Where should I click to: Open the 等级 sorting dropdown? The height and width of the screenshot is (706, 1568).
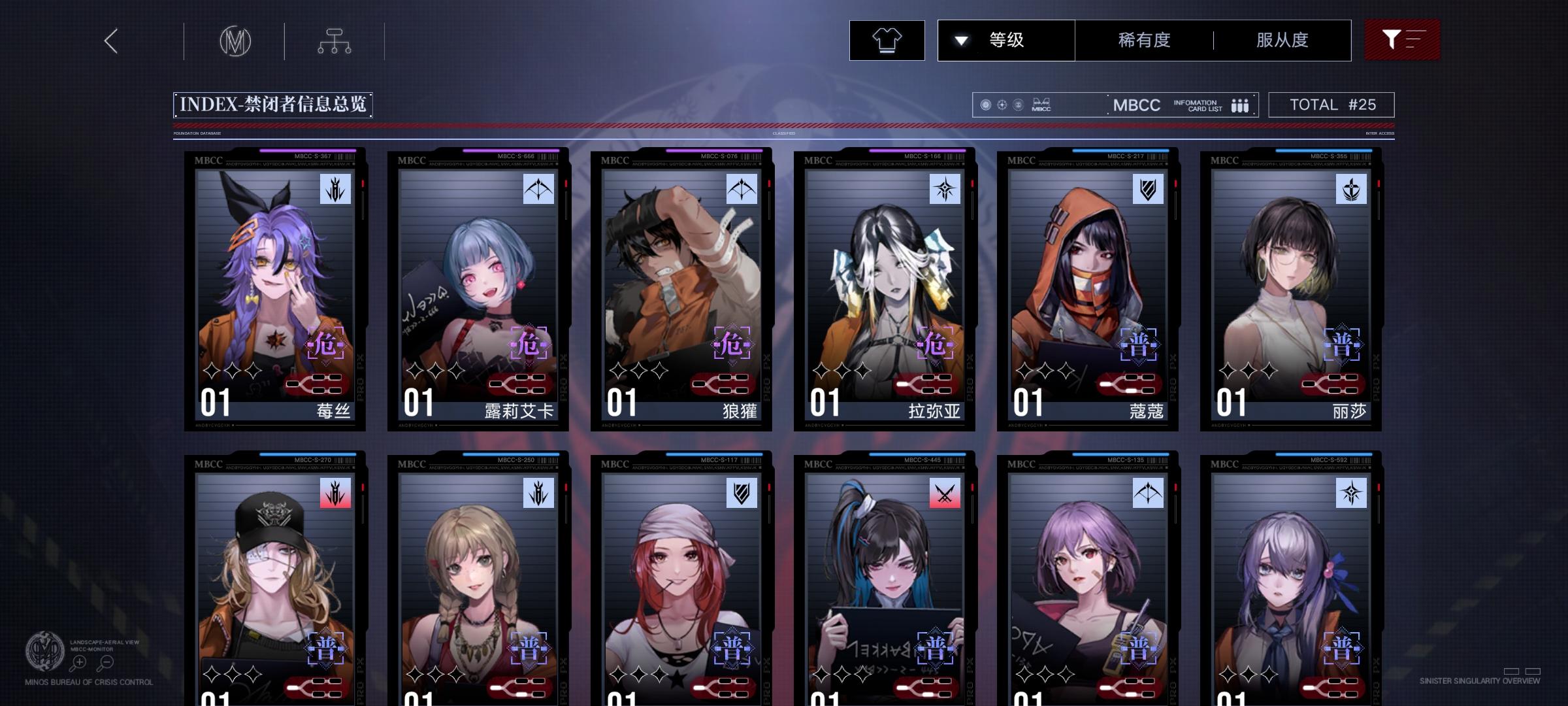tap(1006, 40)
